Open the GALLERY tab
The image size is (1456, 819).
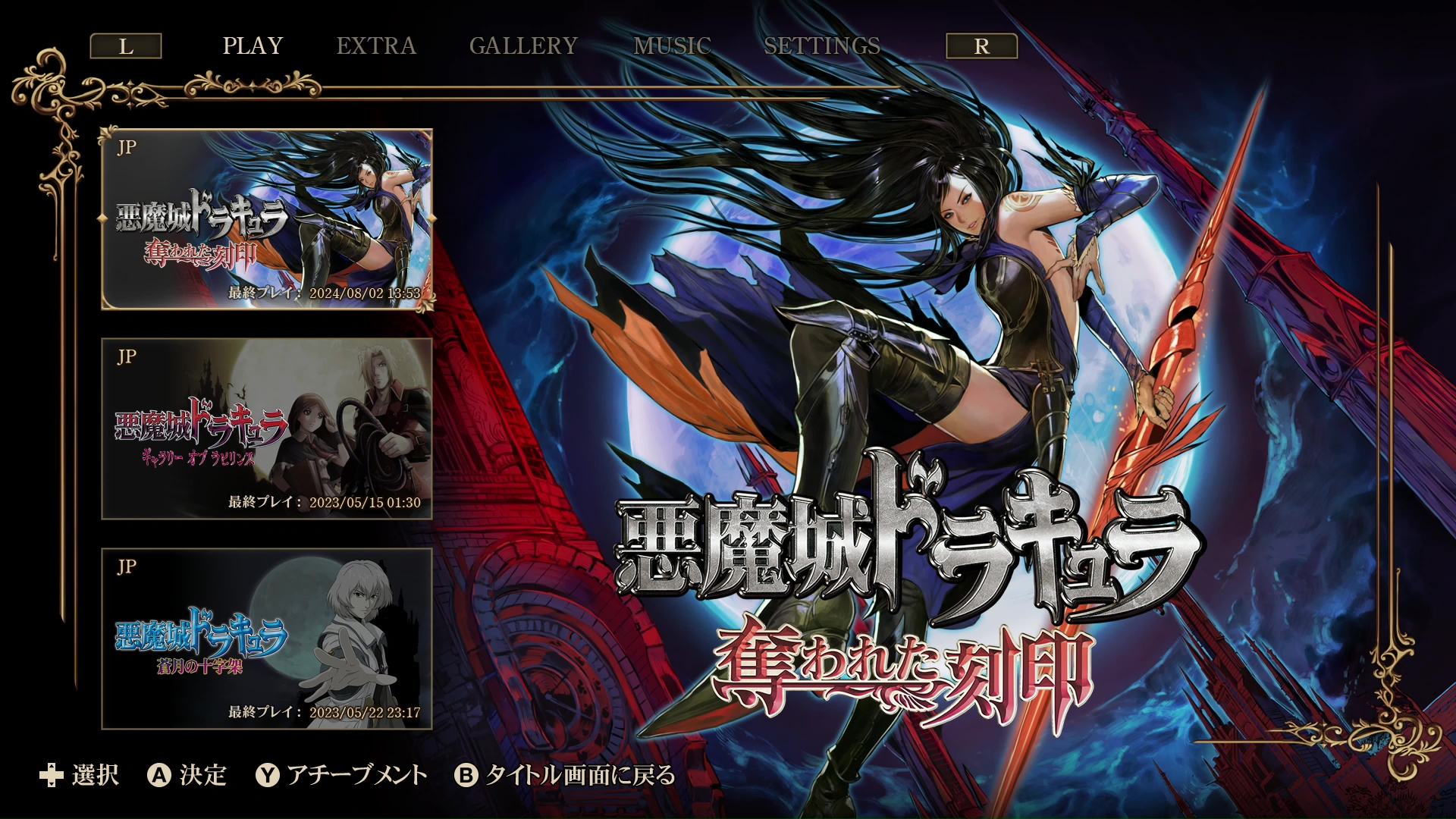pos(524,45)
